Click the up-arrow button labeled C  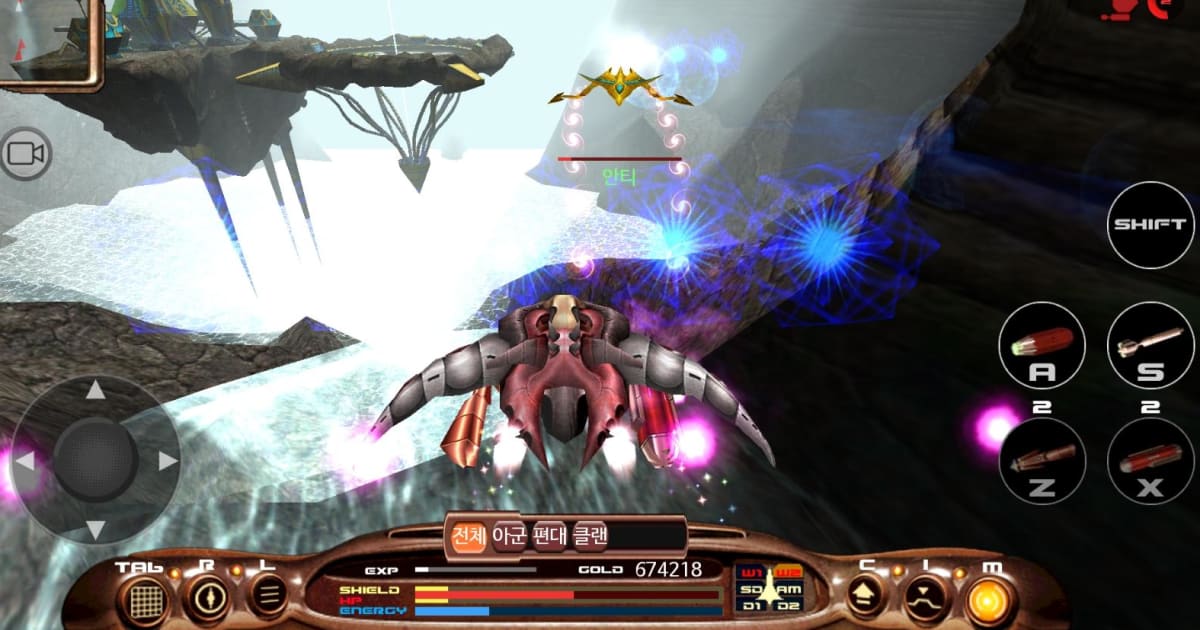coord(865,598)
